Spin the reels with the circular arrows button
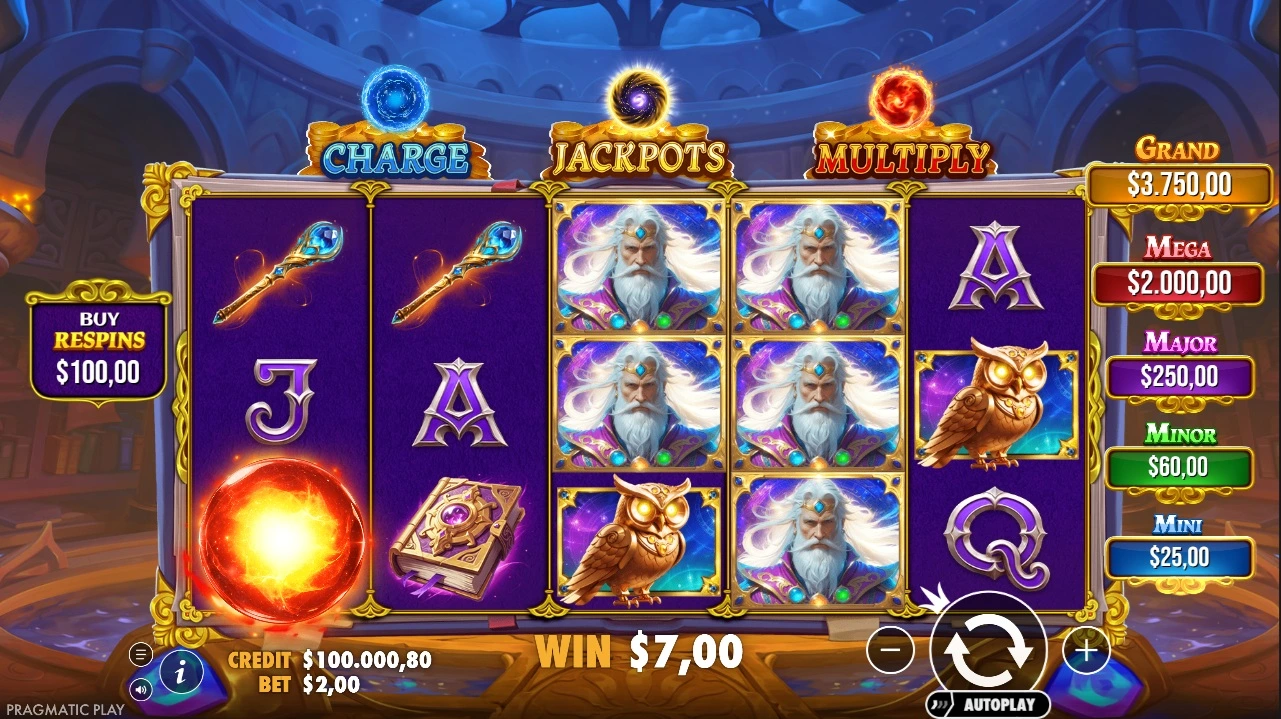The image size is (1281, 719). click(988, 649)
